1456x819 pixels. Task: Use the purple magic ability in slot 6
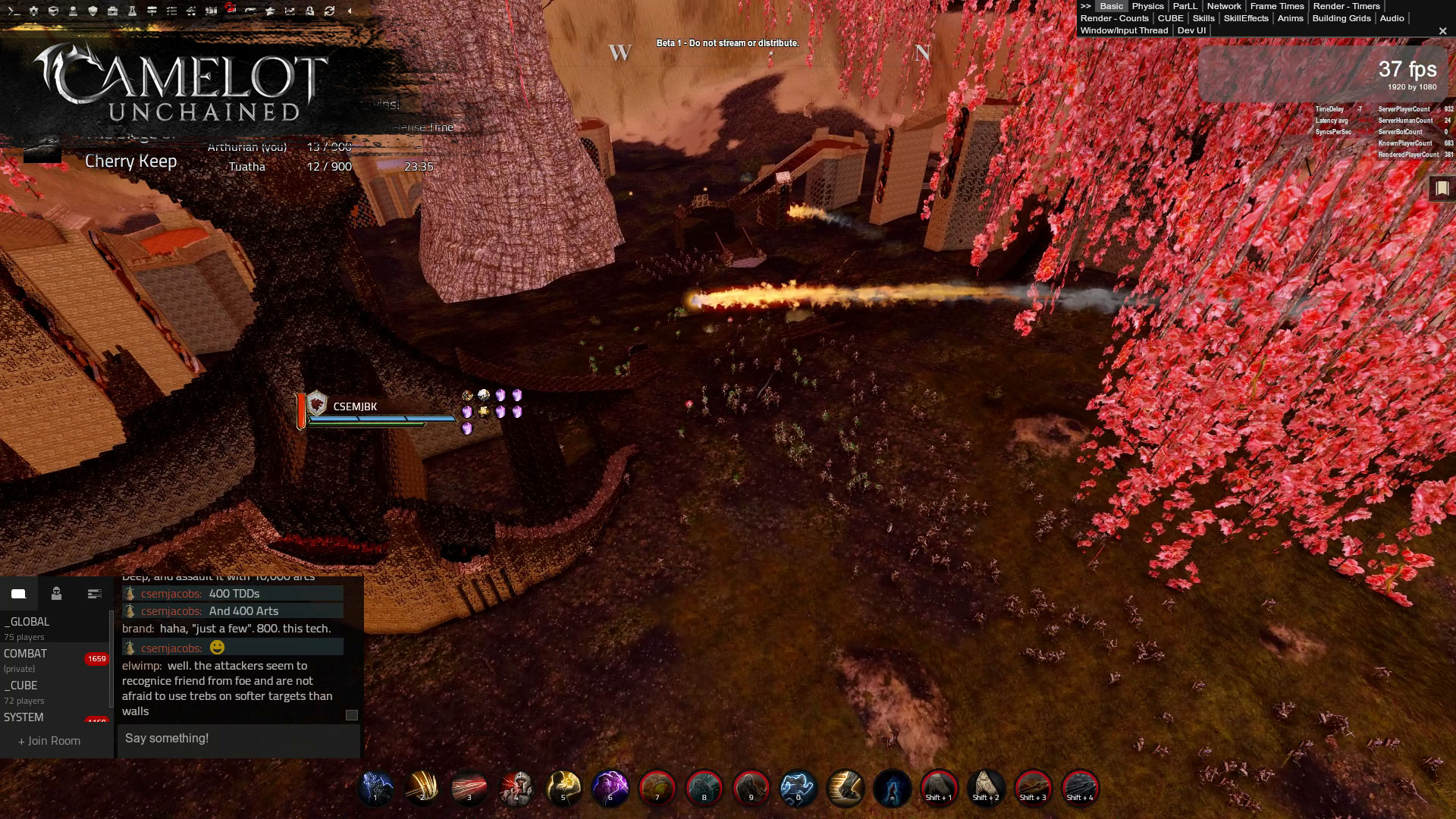point(610,788)
